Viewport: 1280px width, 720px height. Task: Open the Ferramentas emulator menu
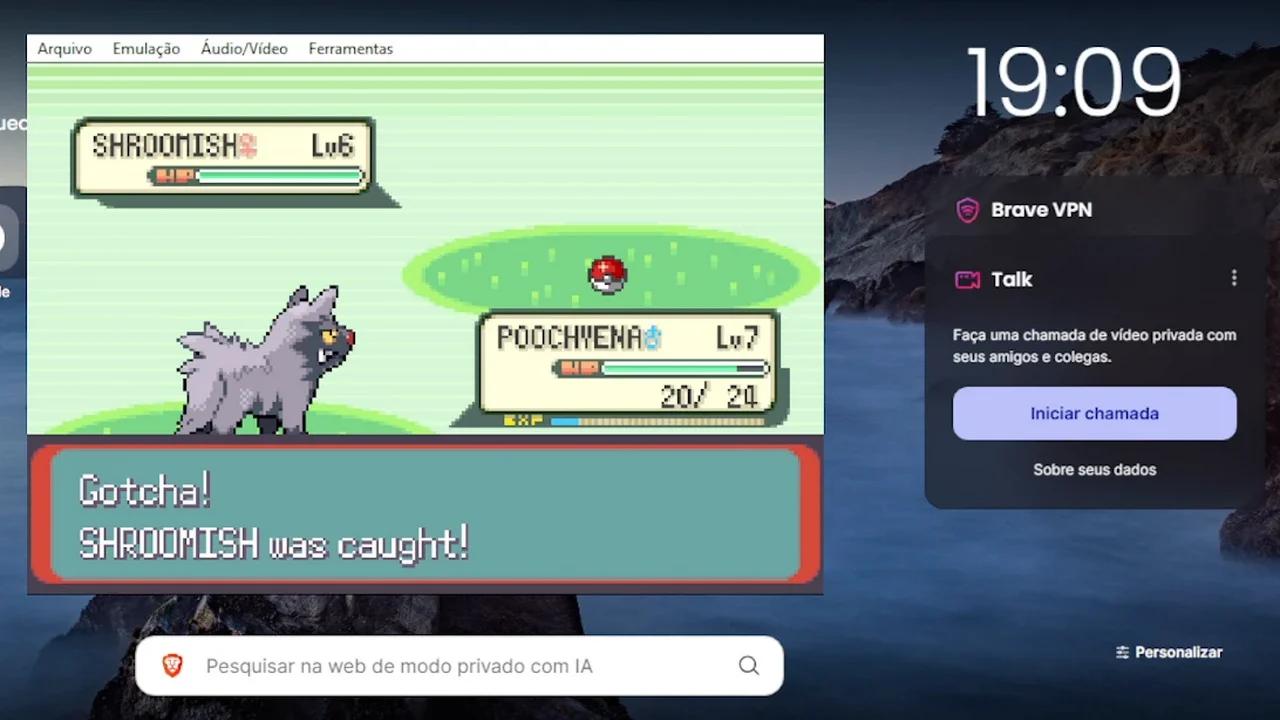pos(350,49)
